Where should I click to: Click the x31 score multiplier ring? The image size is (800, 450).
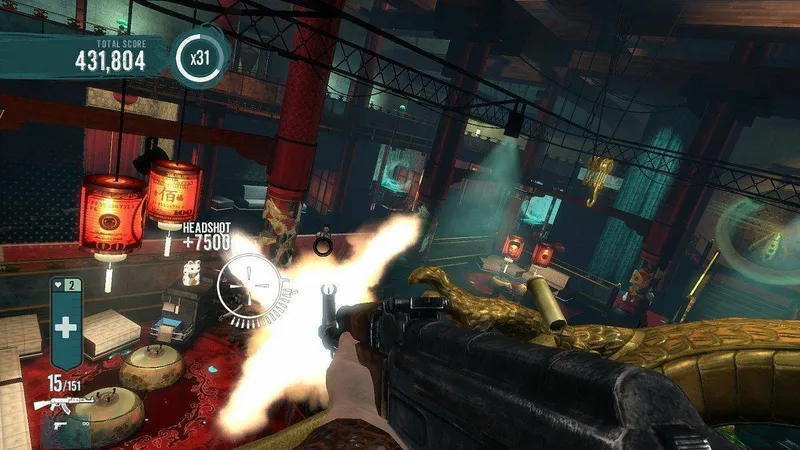(x=199, y=58)
